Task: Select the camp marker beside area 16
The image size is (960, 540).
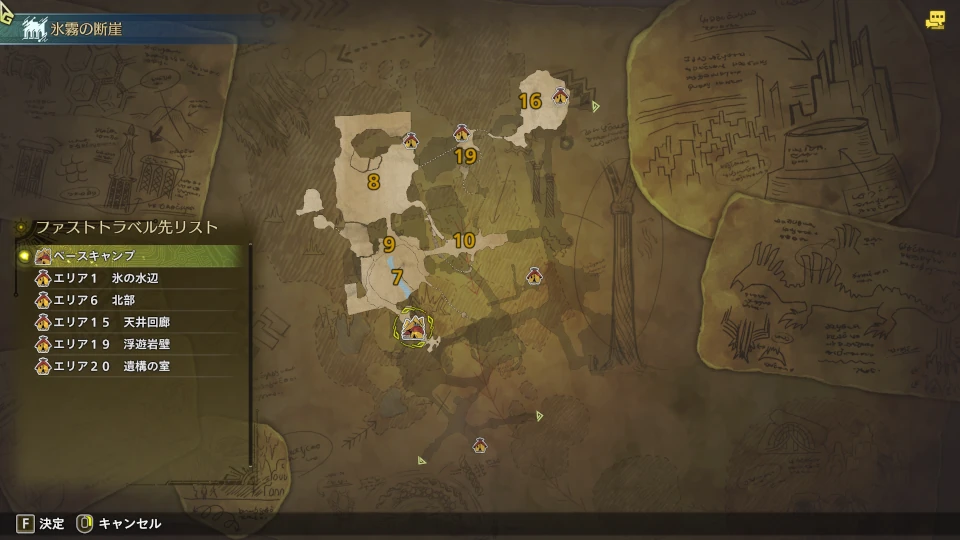Action: coord(561,96)
